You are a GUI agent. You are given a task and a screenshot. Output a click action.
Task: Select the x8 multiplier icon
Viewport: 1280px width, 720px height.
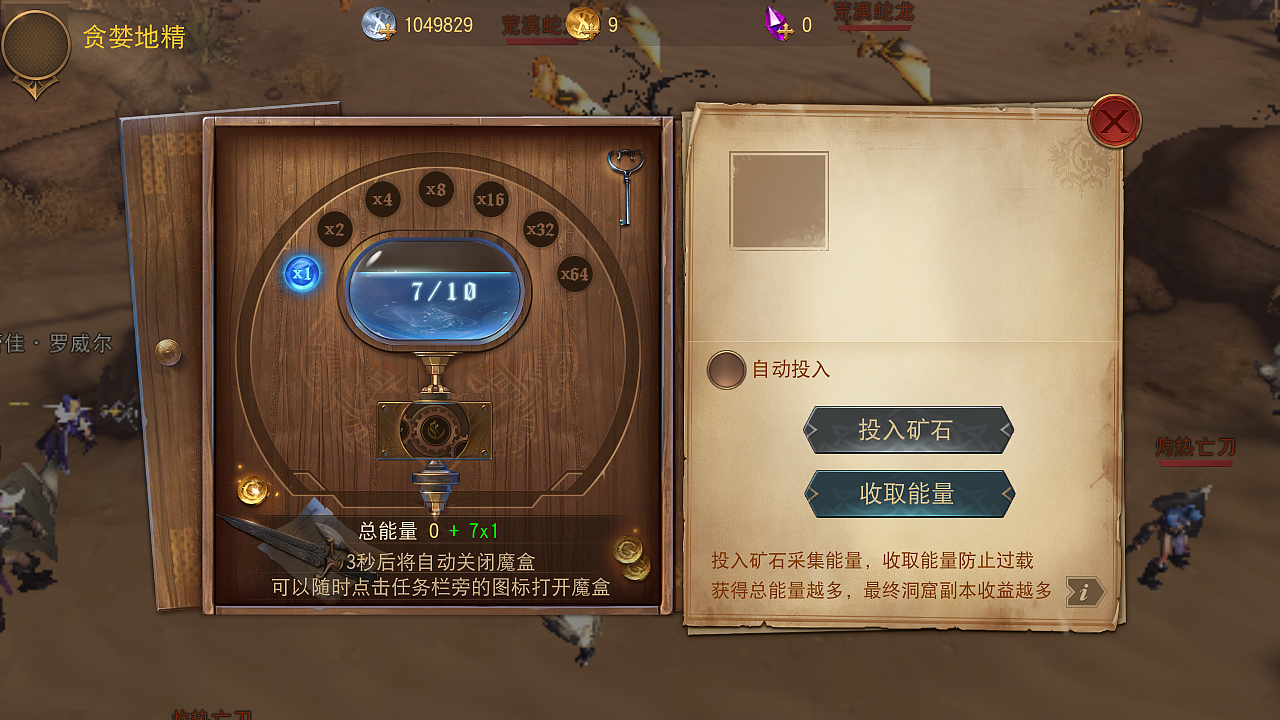click(435, 190)
